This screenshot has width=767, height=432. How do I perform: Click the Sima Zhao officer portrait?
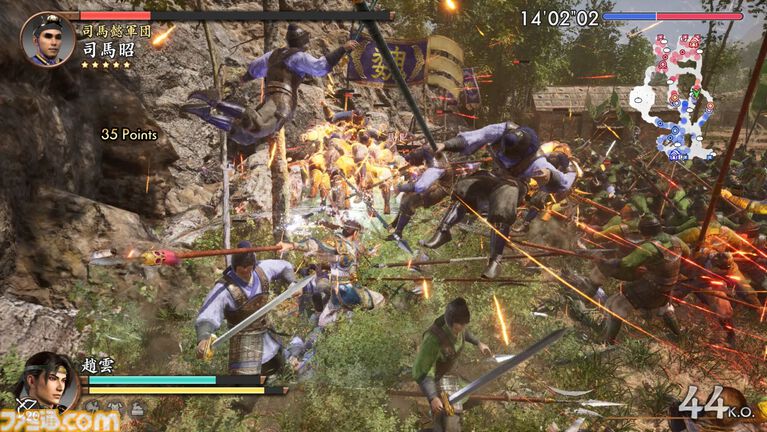click(47, 39)
